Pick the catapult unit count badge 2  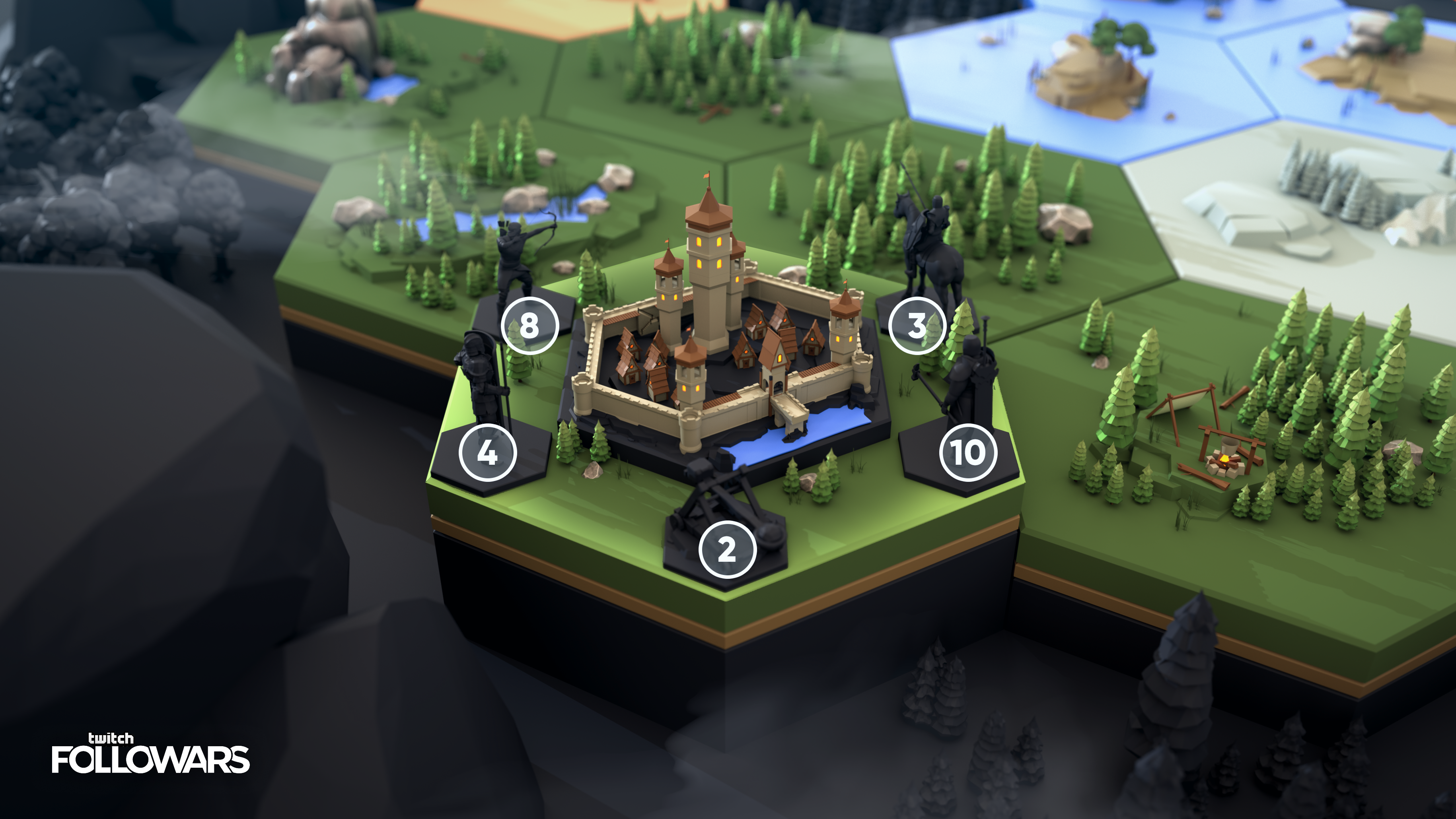click(727, 549)
